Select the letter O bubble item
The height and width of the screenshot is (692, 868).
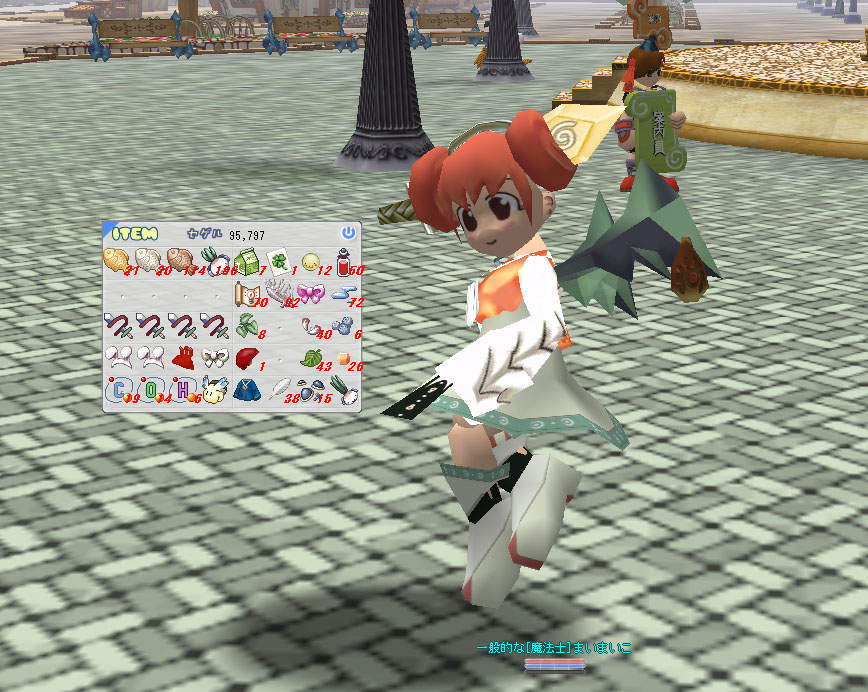tap(150, 389)
